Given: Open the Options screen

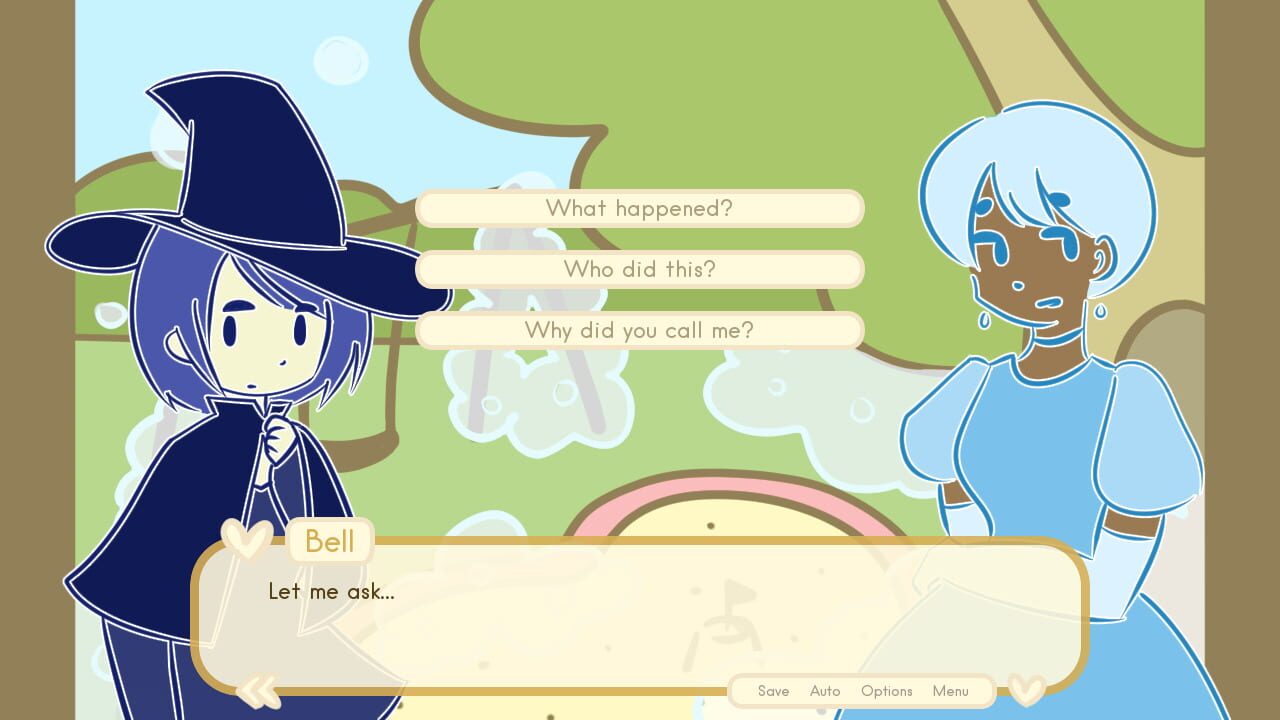Looking at the screenshot, I should (x=886, y=691).
